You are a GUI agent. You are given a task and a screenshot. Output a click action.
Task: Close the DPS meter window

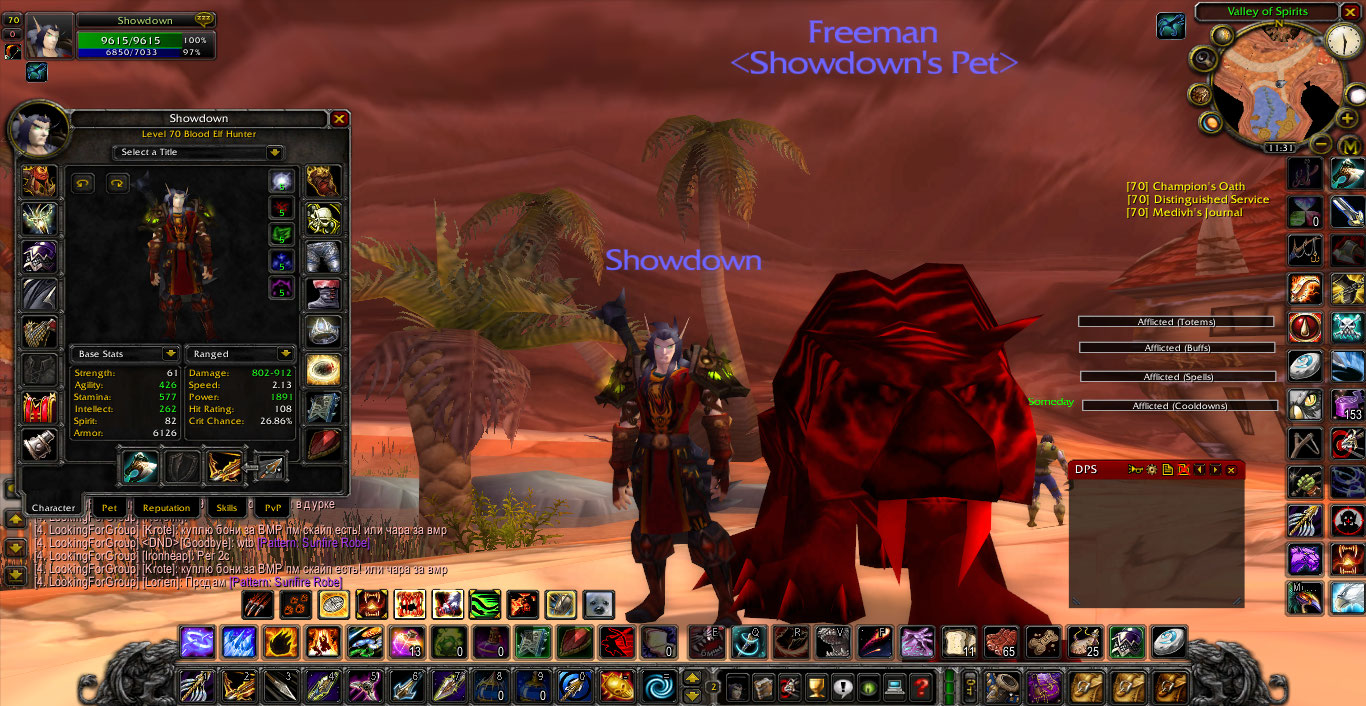pyautogui.click(x=1231, y=470)
